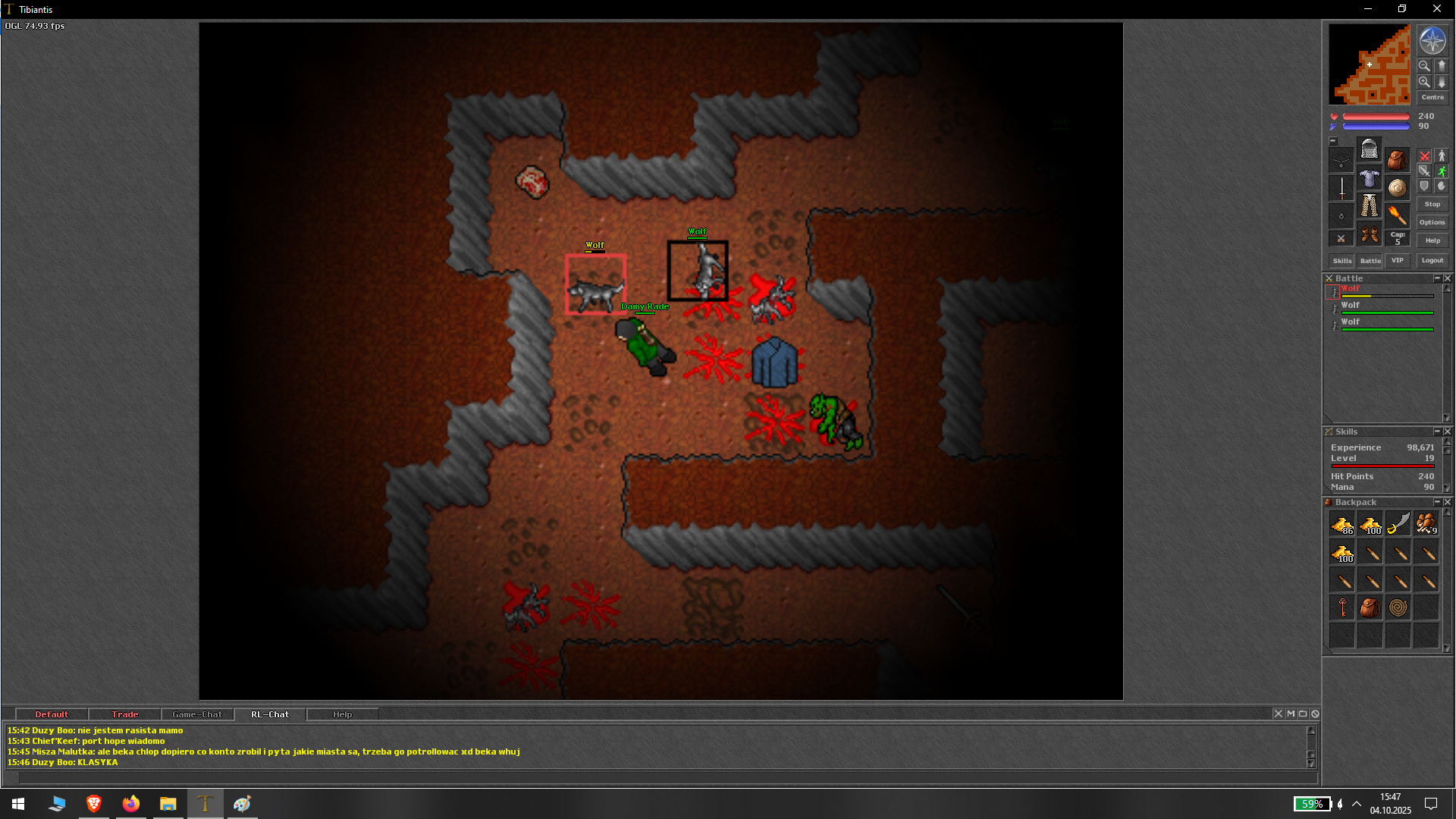
Task: Click the golden key in the Backpack panel
Action: (1342, 607)
